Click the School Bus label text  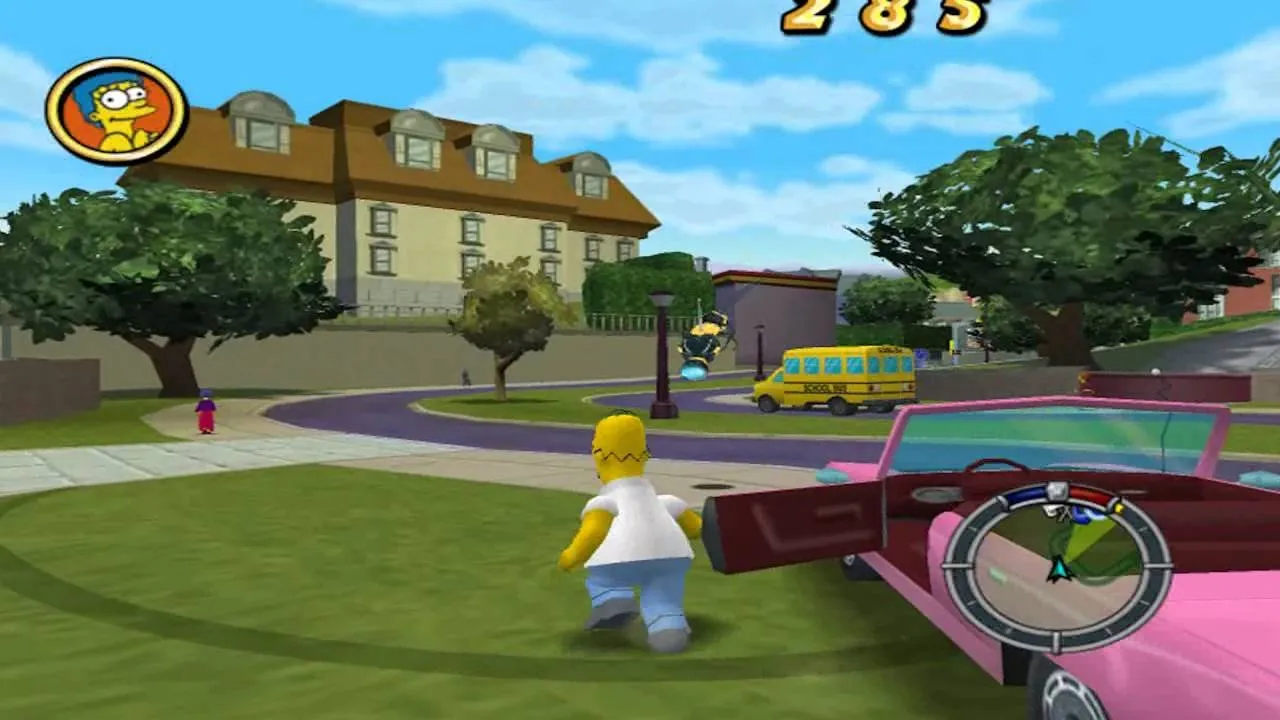[823, 388]
